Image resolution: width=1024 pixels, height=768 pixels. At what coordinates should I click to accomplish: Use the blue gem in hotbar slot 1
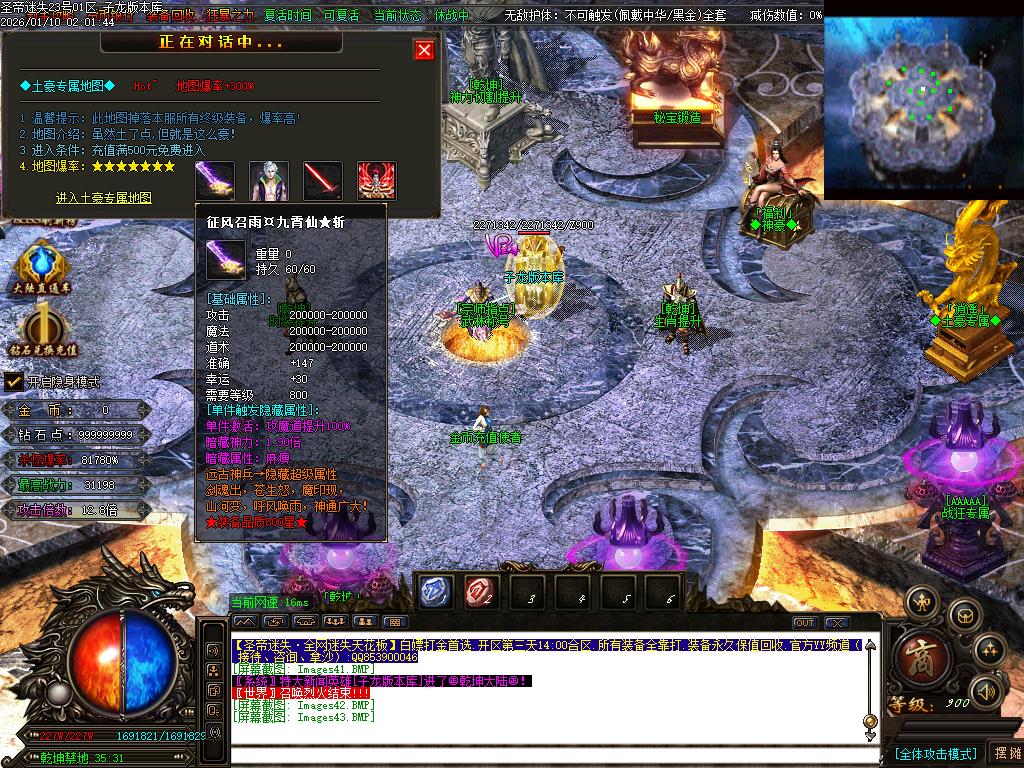(x=435, y=592)
